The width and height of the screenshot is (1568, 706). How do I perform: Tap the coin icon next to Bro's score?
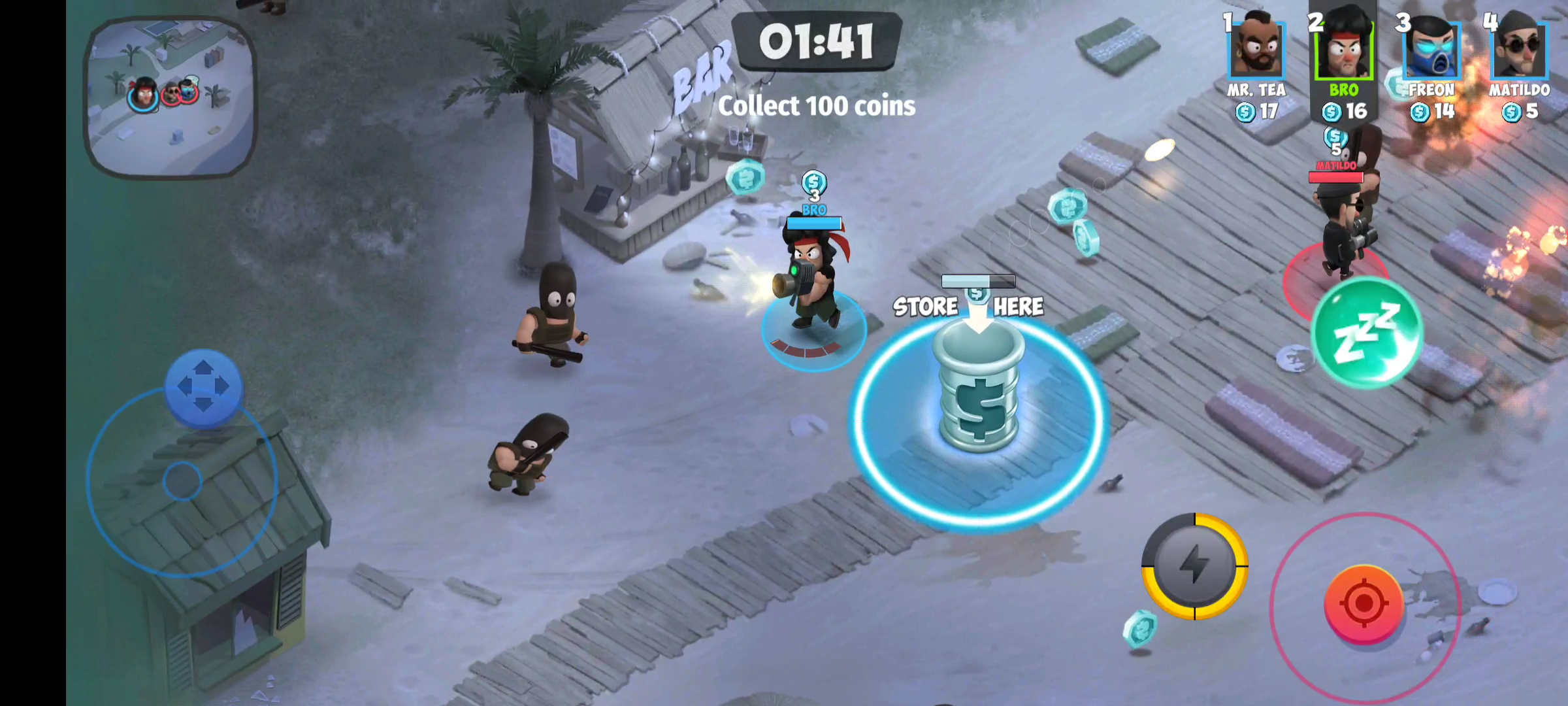click(x=1331, y=113)
